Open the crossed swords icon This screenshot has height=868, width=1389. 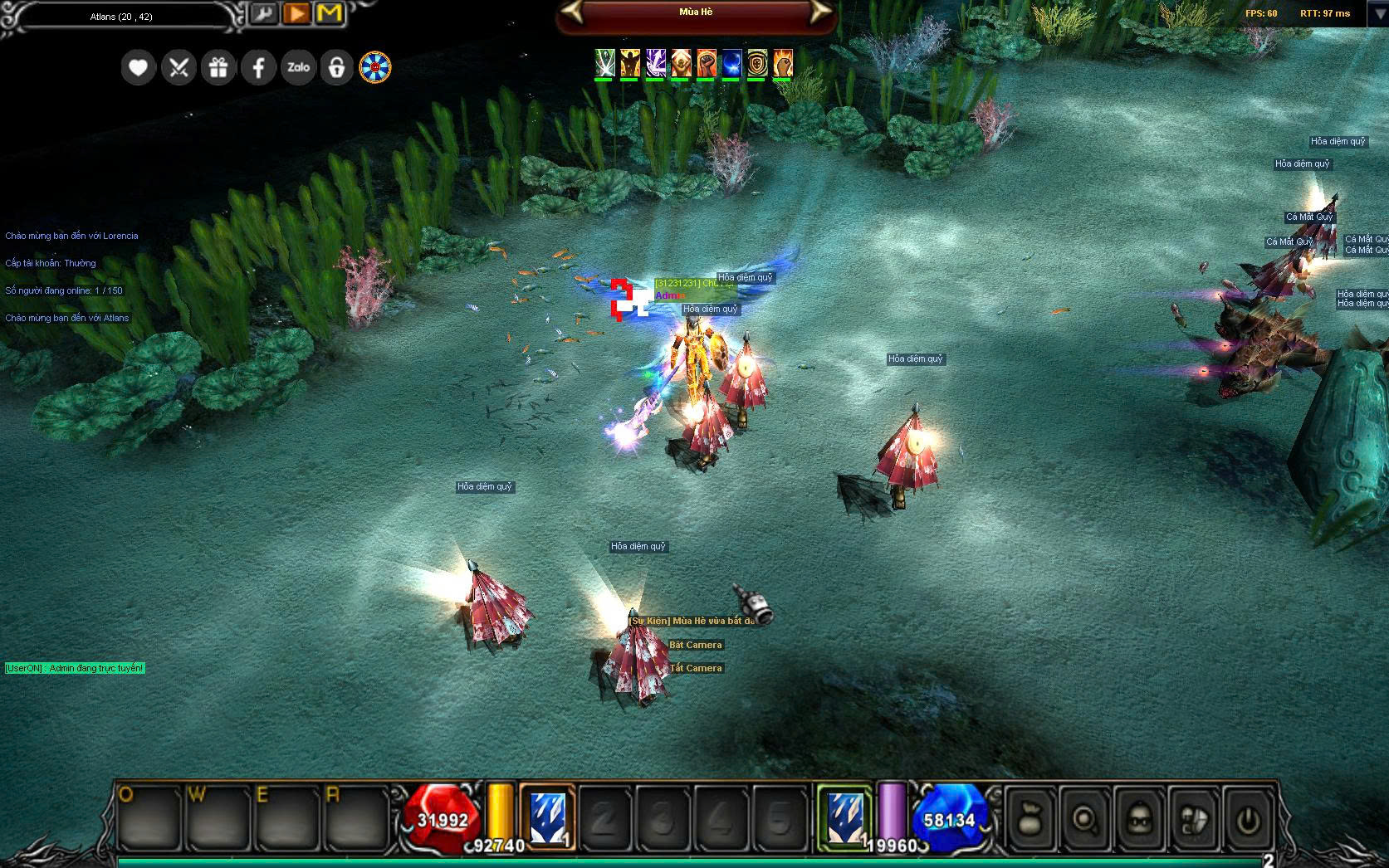click(179, 67)
